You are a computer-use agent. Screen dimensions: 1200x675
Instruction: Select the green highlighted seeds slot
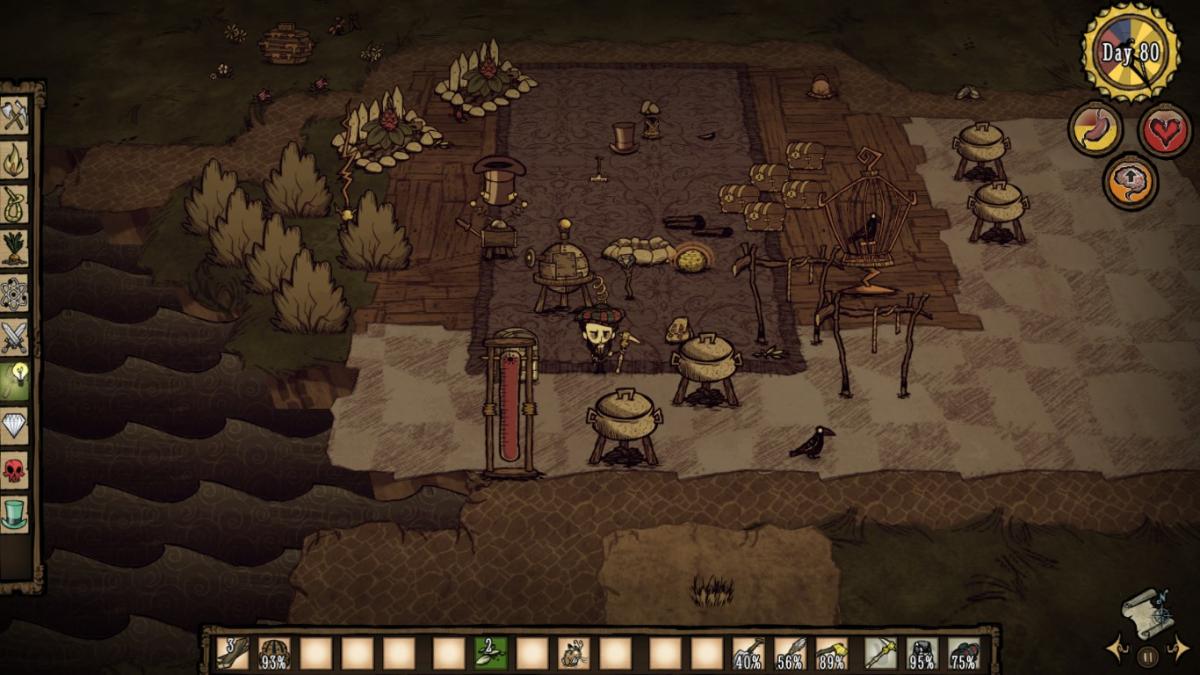click(x=490, y=653)
